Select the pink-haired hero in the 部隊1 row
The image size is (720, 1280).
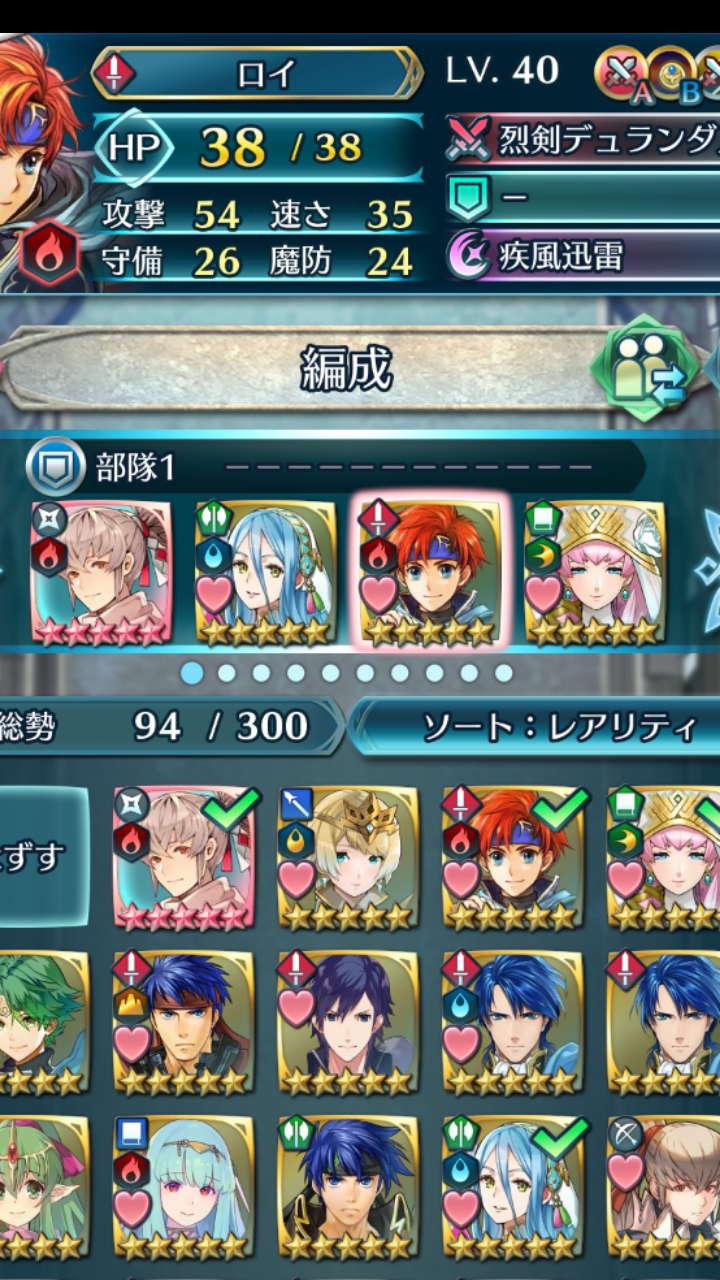click(594, 572)
